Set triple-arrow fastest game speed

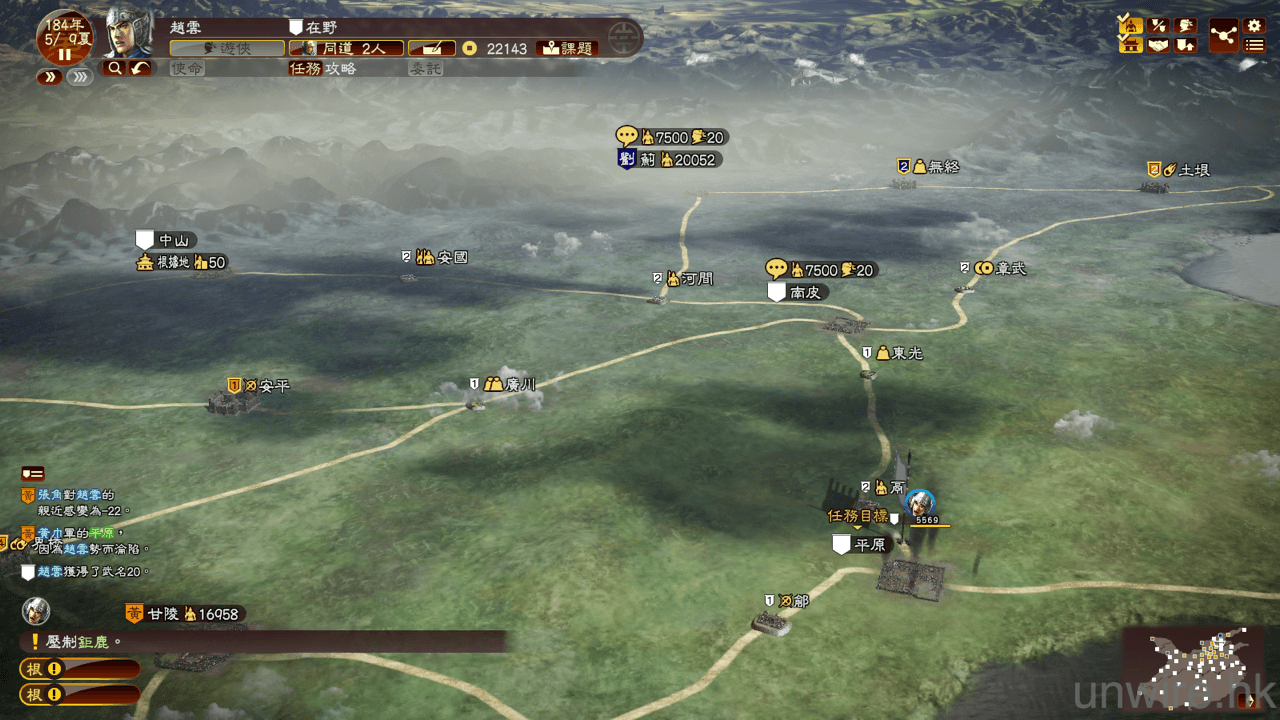tap(80, 77)
